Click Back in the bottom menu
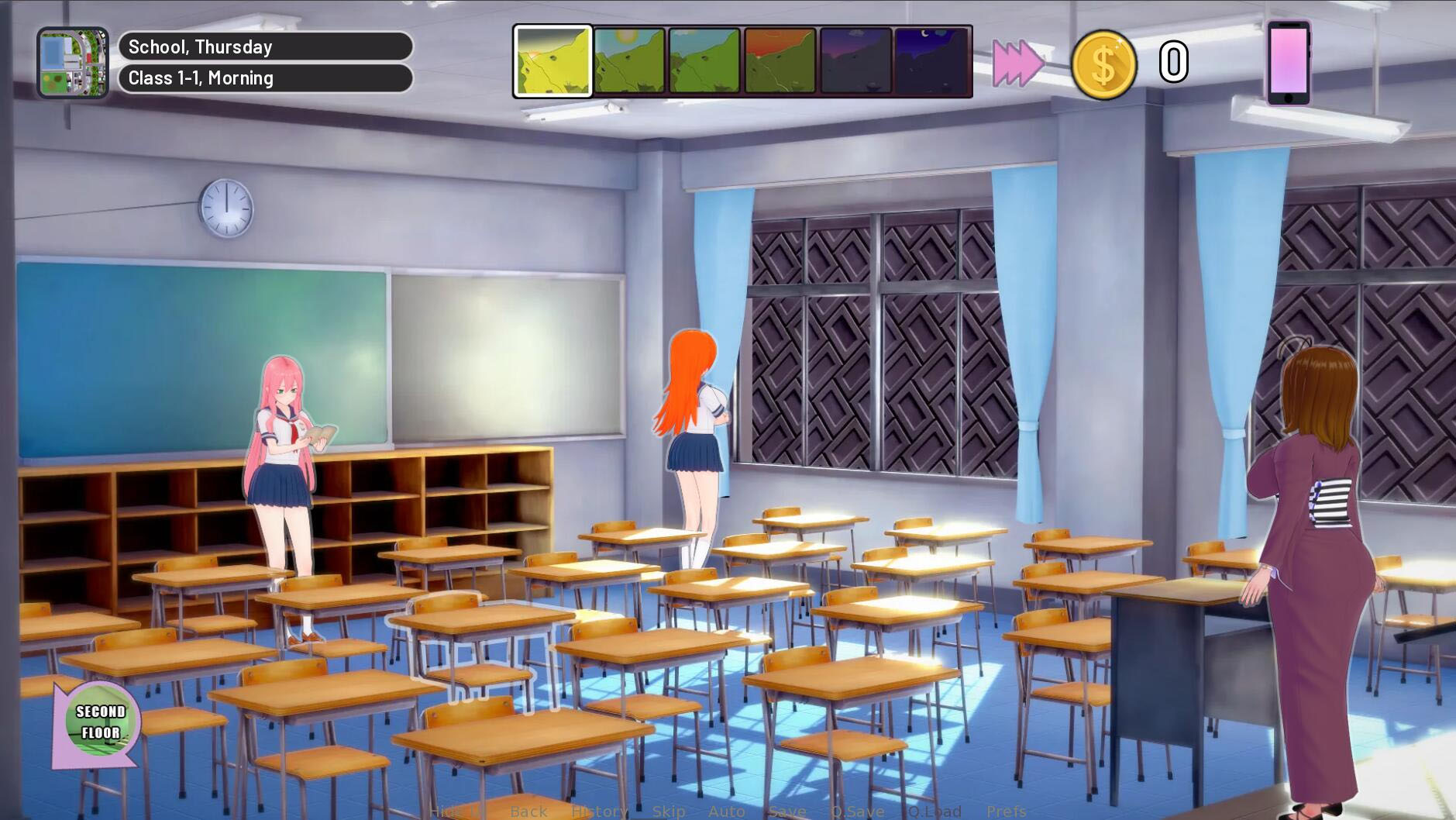The image size is (1456, 820). [x=528, y=811]
